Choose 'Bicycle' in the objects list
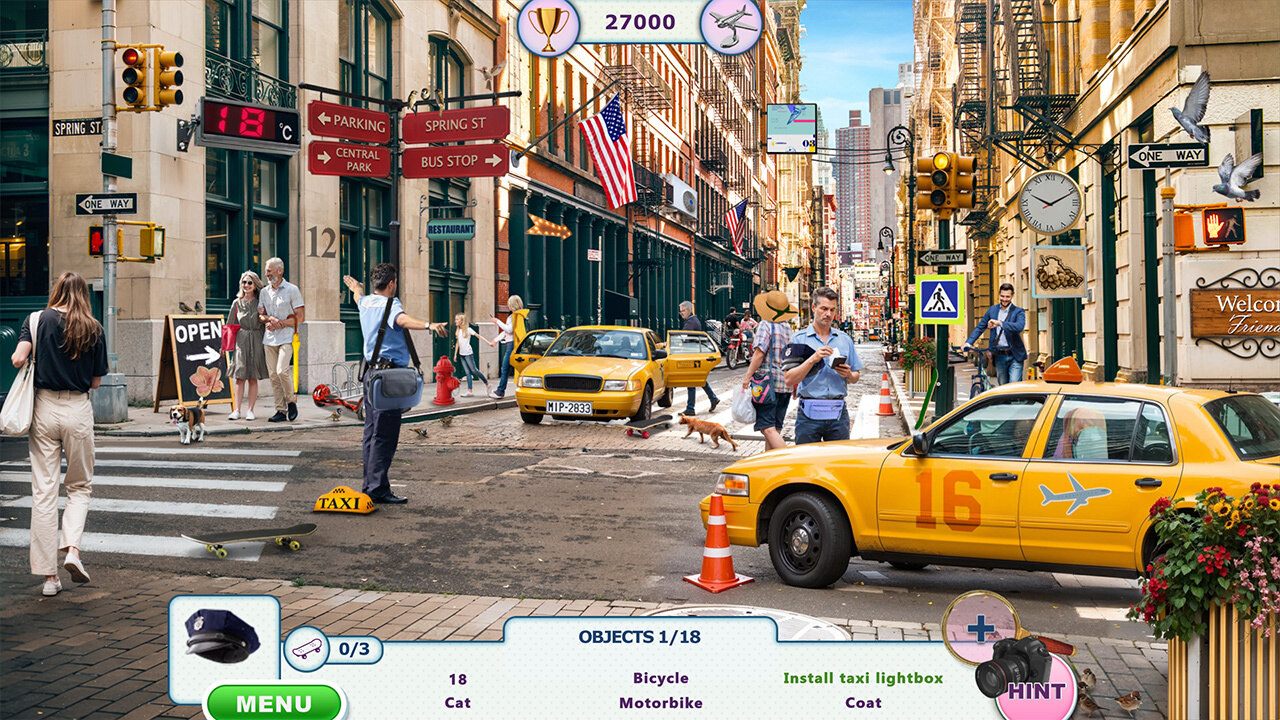1280x720 pixels. coord(660,678)
